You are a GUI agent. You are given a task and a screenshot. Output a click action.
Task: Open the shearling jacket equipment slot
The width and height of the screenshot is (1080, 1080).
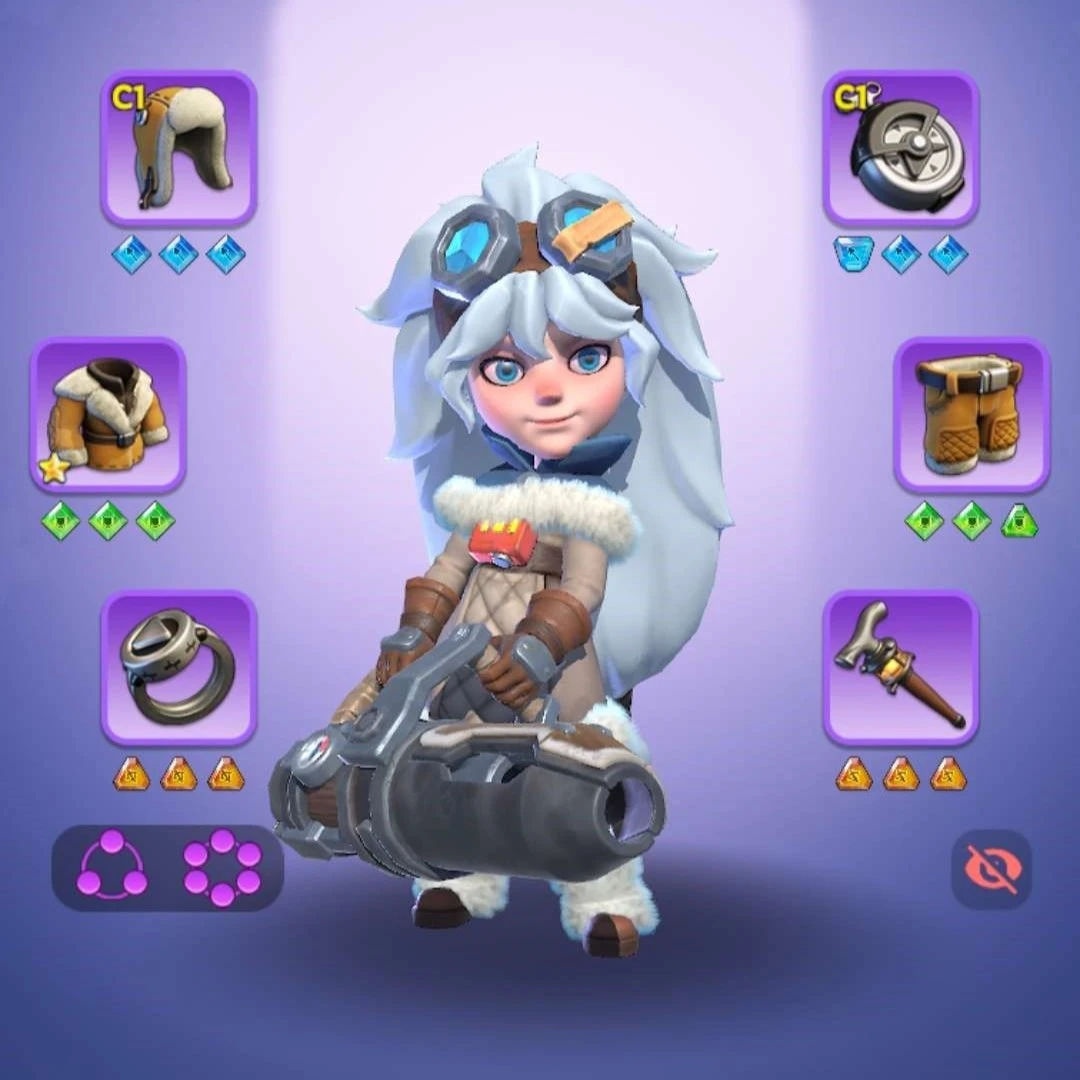click(108, 415)
